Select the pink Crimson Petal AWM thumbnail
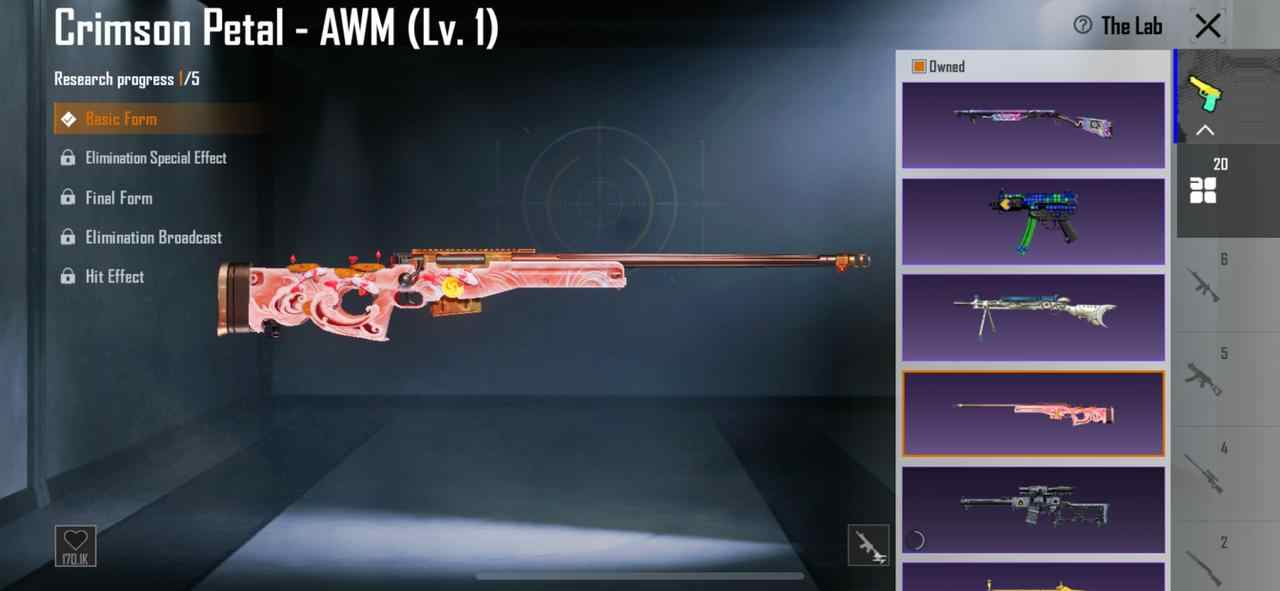This screenshot has width=1280, height=591. (x=1033, y=413)
